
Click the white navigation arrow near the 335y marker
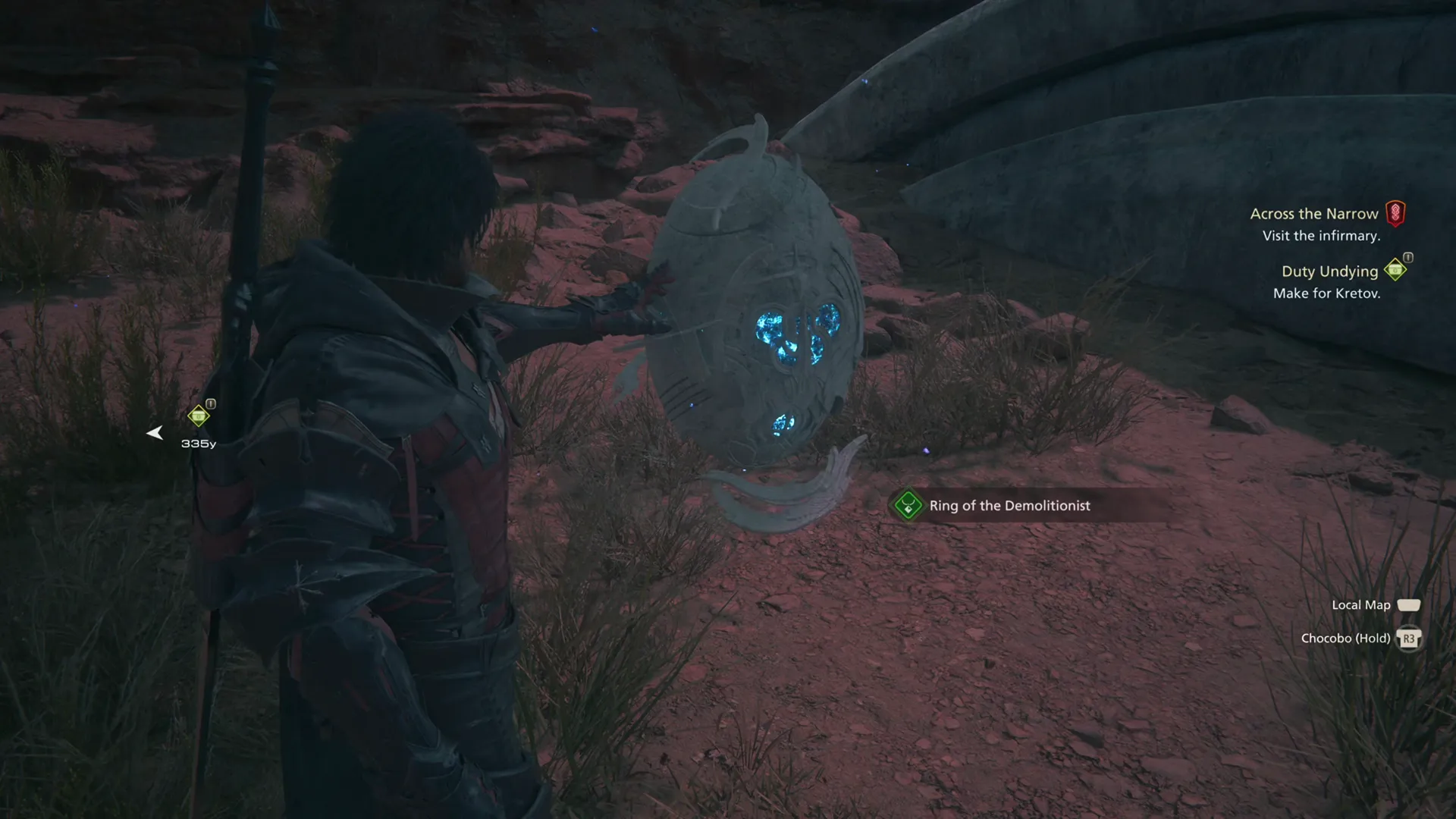tap(155, 433)
